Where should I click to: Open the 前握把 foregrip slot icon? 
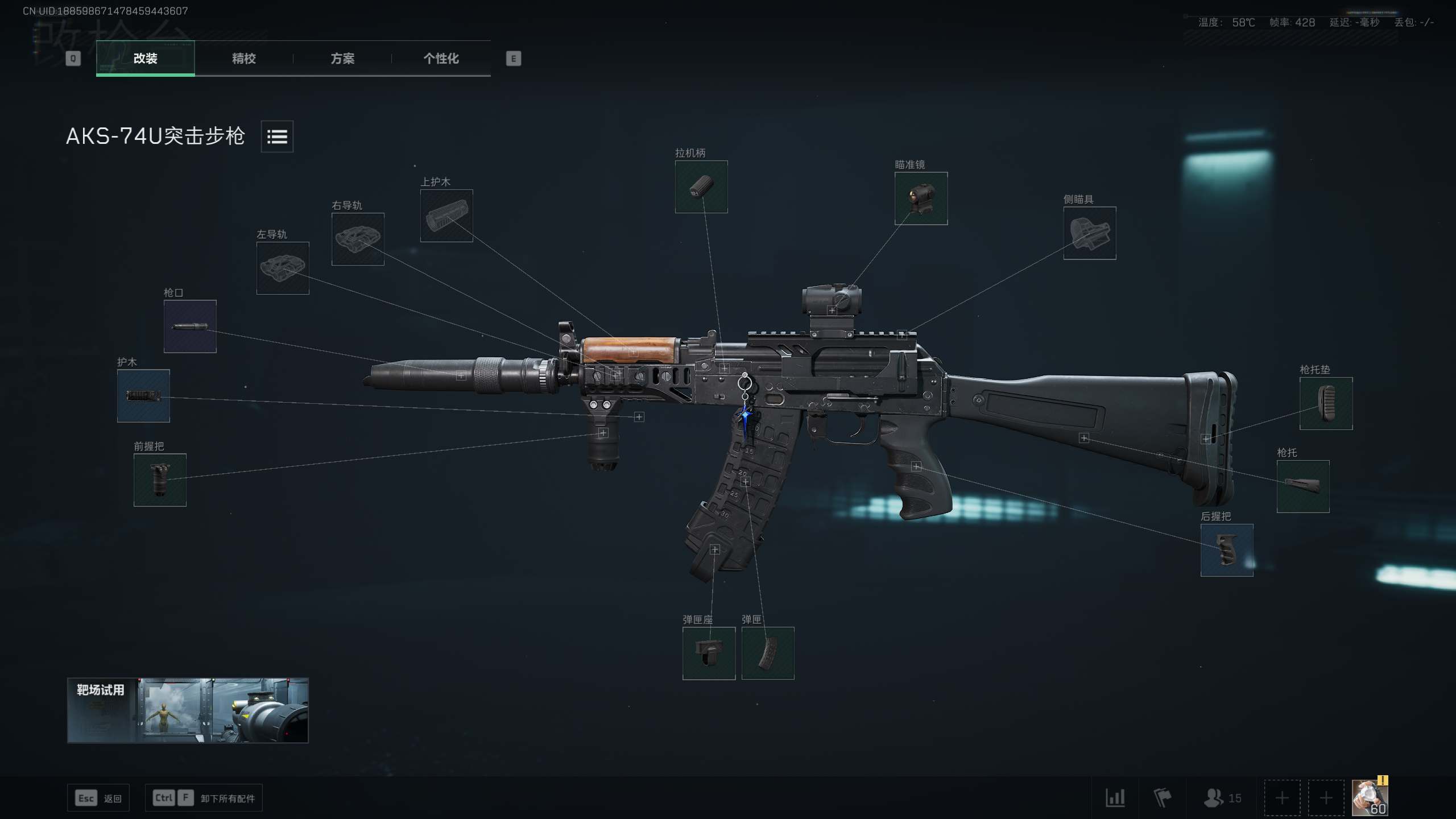click(160, 481)
